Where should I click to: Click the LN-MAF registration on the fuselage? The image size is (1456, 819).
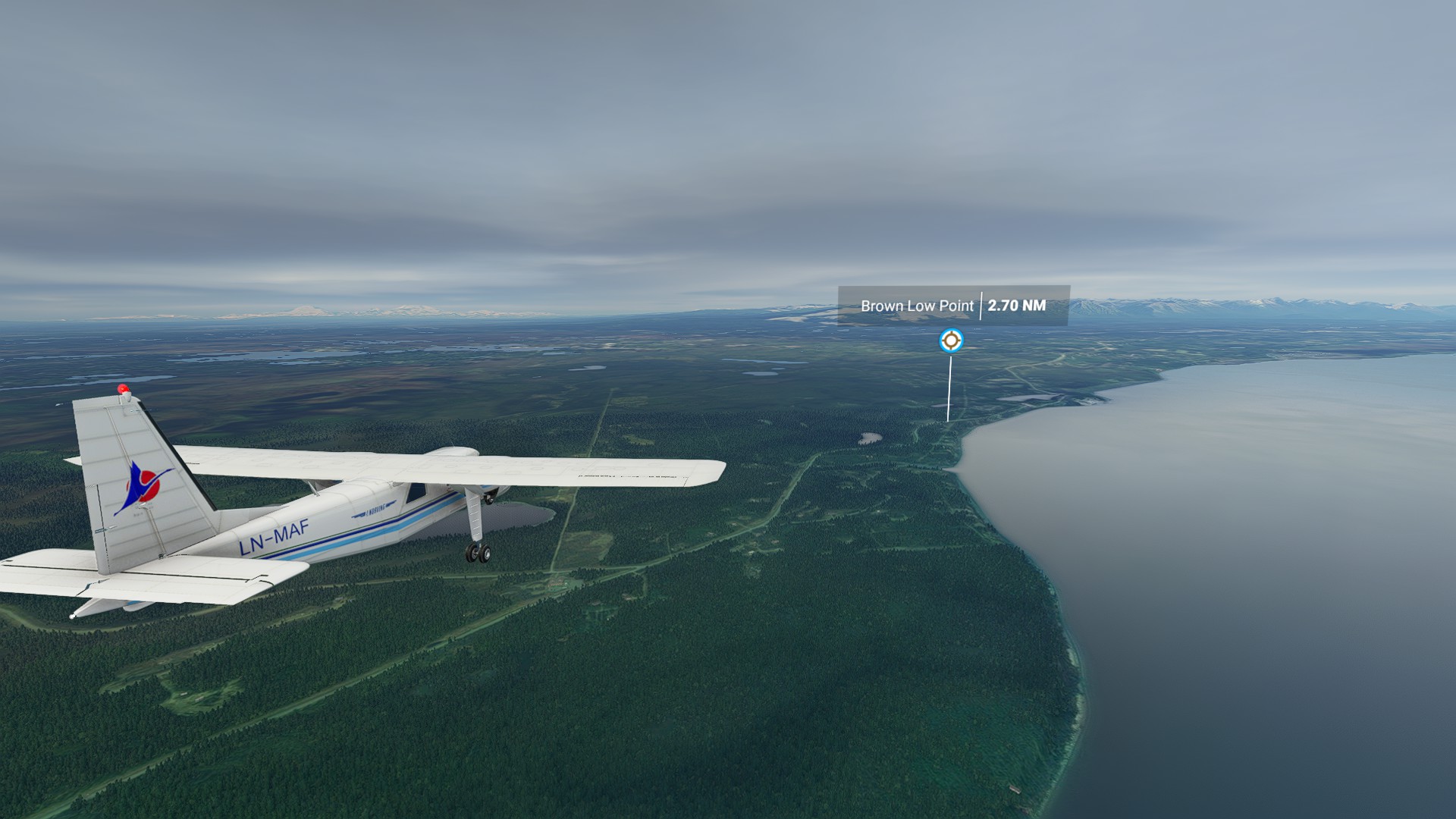[x=272, y=534]
